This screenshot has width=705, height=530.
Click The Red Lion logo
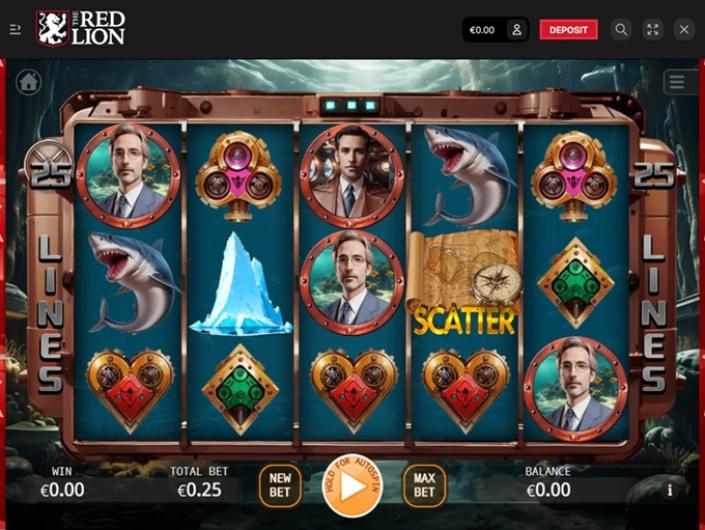[81, 29]
